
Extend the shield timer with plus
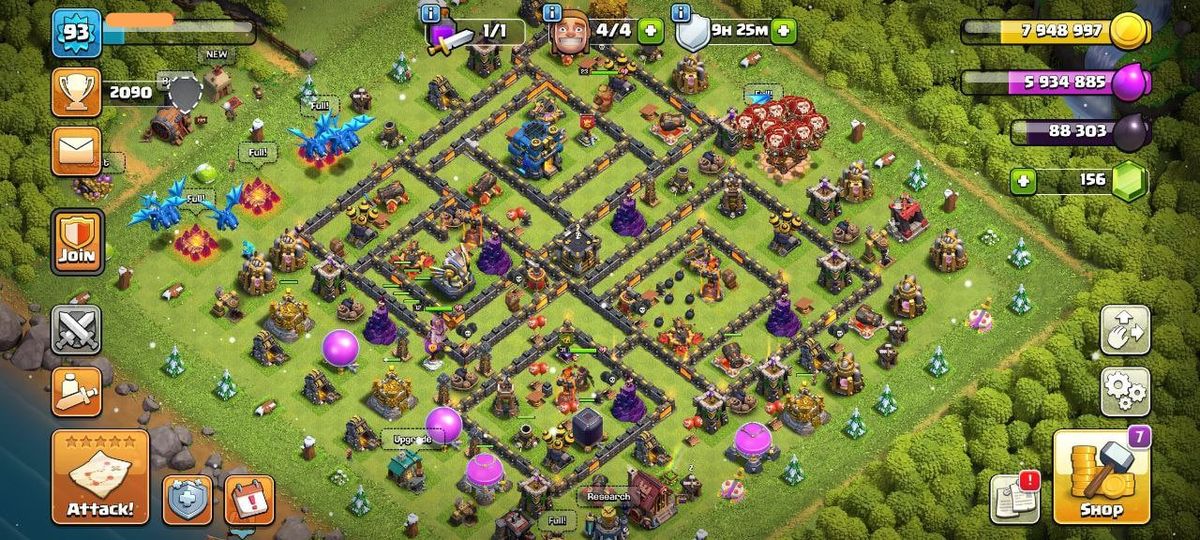pyautogui.click(x=783, y=30)
